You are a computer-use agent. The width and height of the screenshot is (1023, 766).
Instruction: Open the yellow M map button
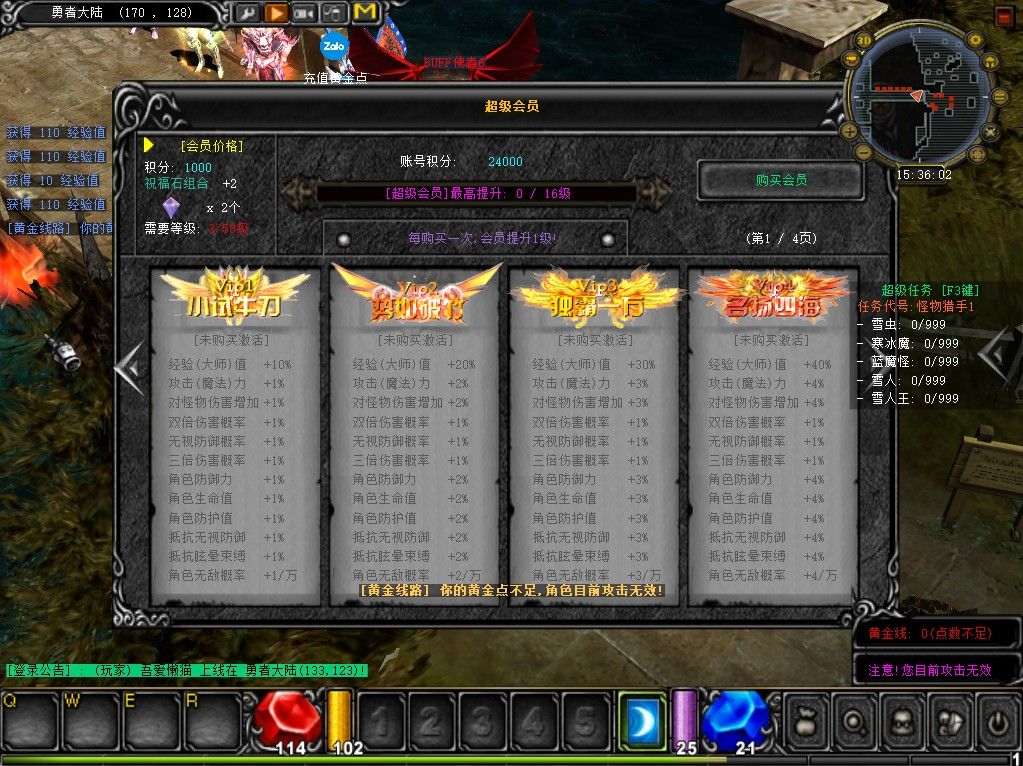point(365,13)
